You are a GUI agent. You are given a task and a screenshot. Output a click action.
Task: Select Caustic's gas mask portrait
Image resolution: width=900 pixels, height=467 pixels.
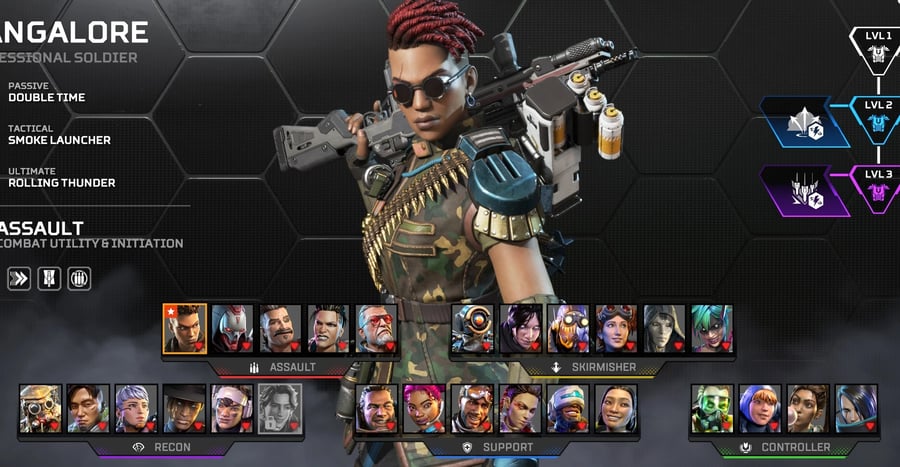[711, 408]
